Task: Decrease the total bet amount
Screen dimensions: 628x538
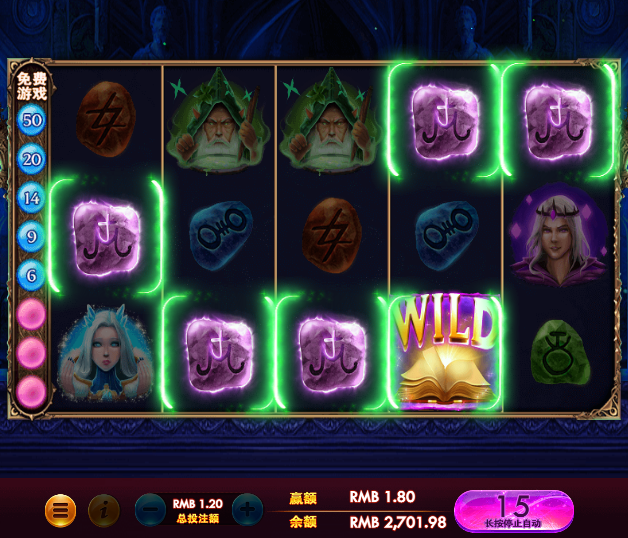Action: [151, 510]
